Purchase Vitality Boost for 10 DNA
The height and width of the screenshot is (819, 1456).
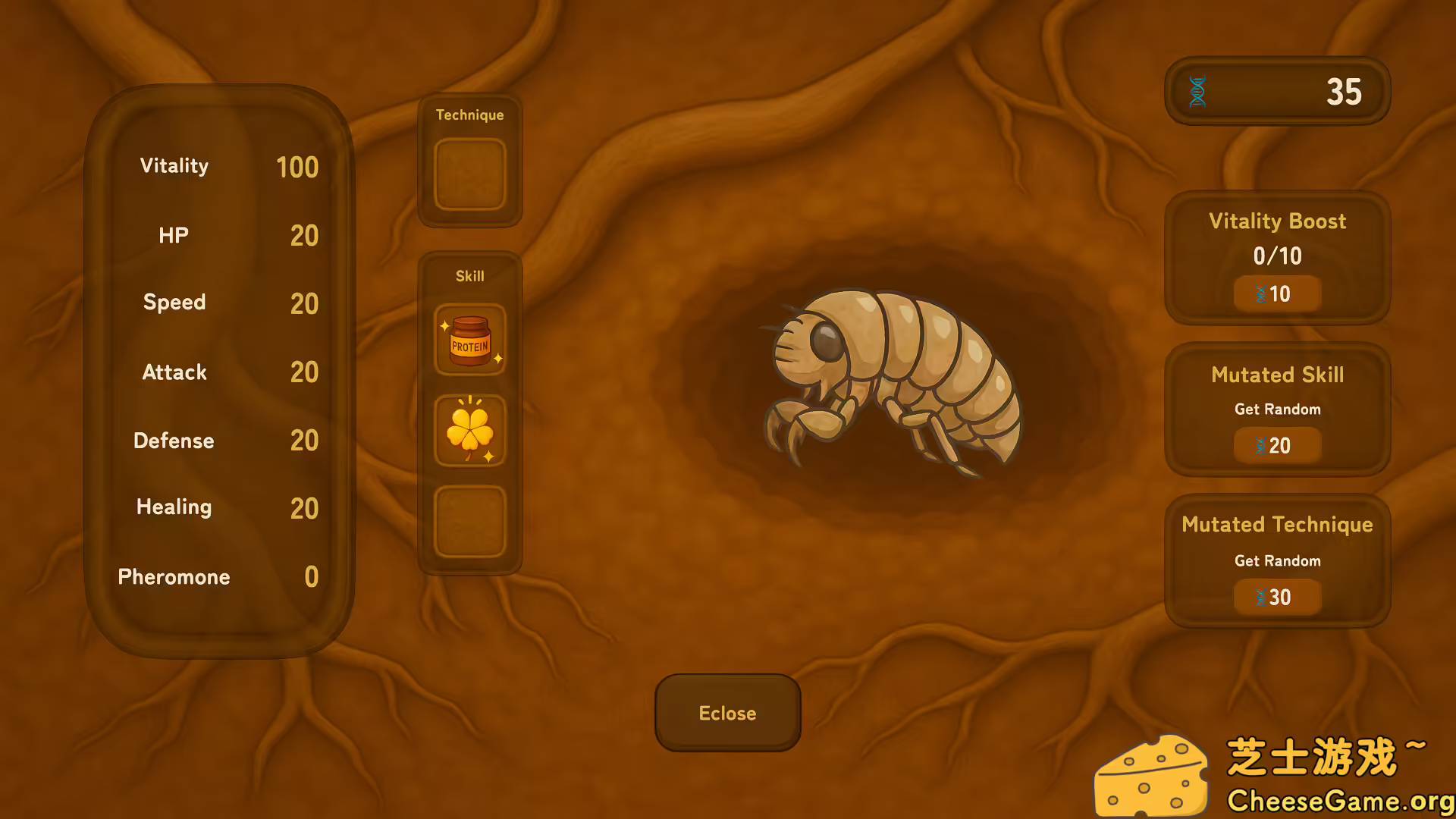tap(1277, 293)
